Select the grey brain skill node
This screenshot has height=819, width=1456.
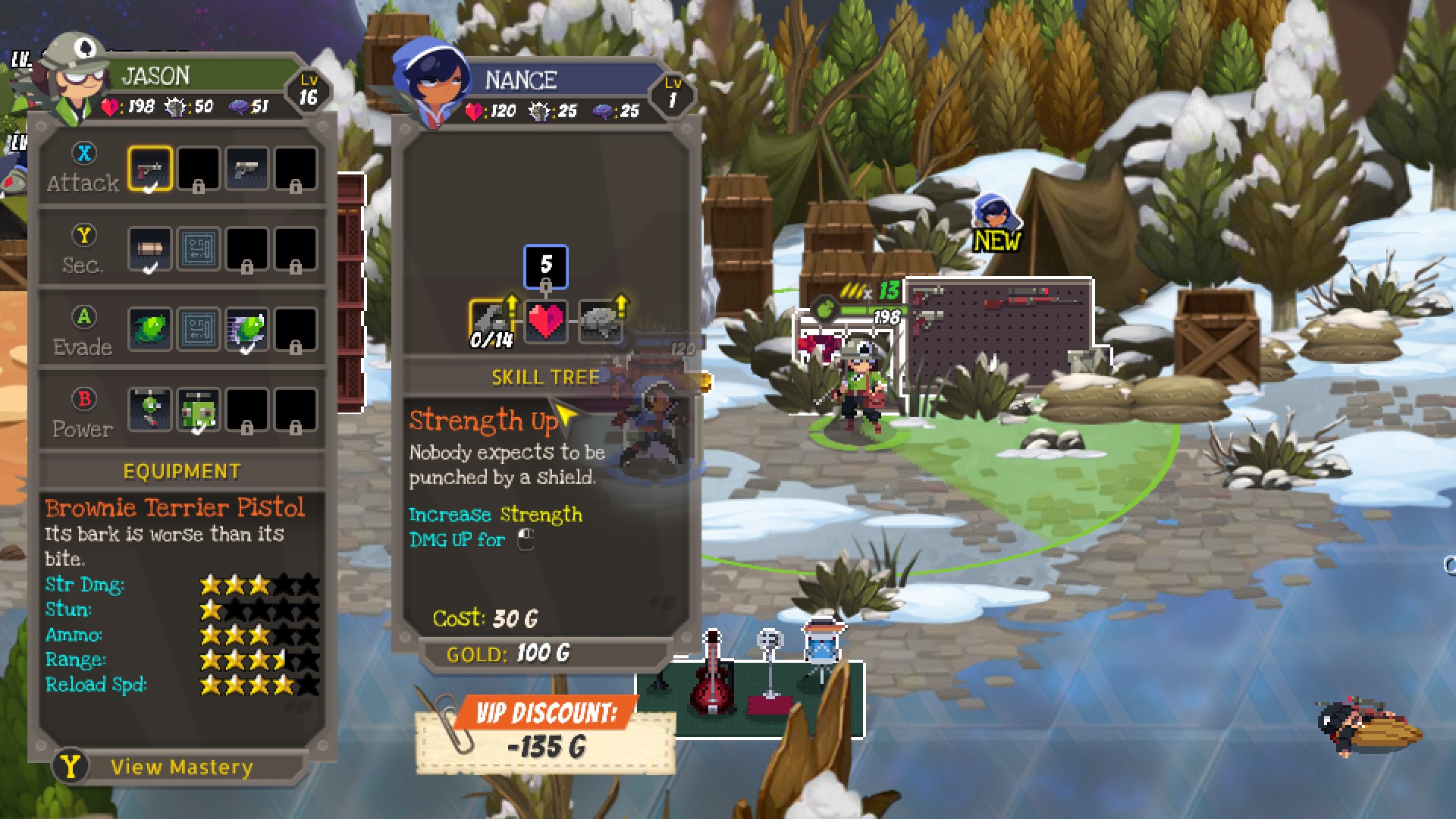(x=601, y=321)
